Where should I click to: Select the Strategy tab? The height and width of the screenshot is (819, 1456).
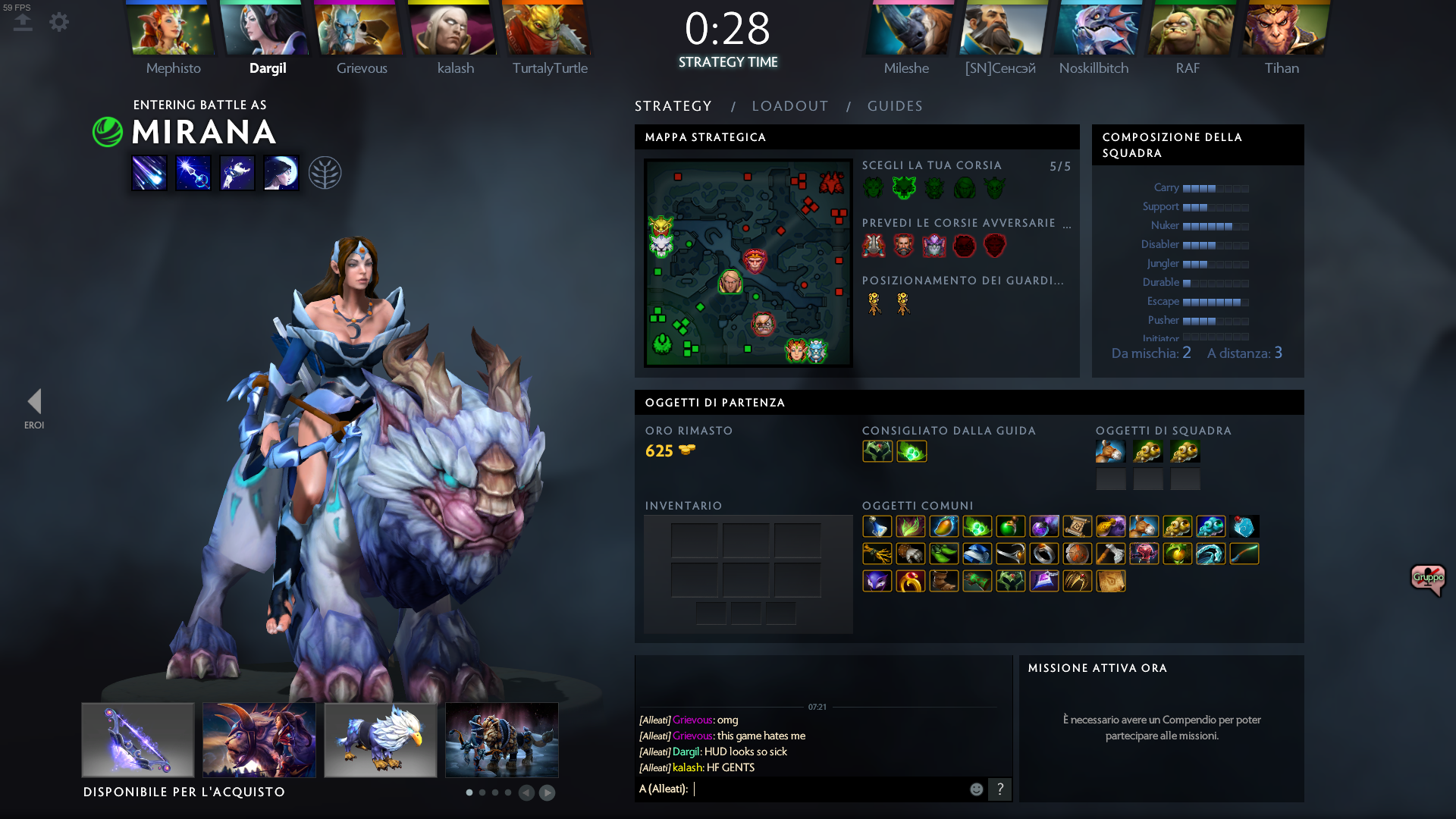tap(673, 106)
